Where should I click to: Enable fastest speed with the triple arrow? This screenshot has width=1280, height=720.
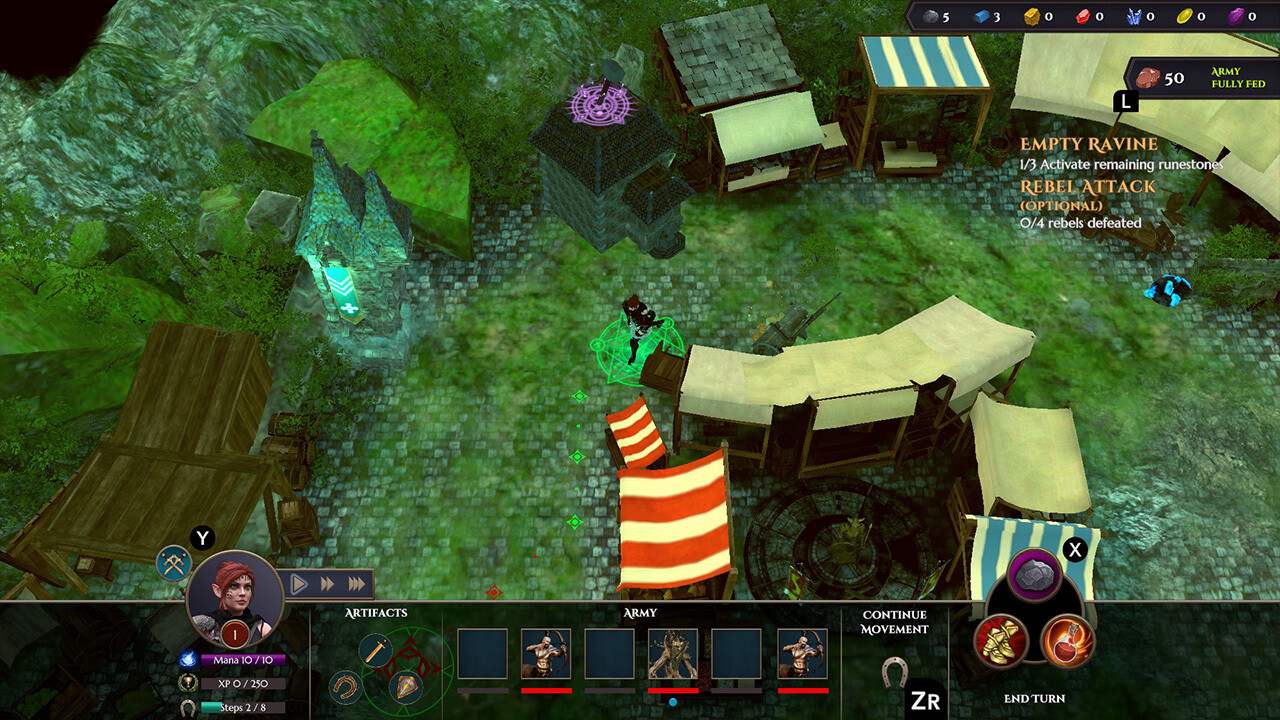pyautogui.click(x=356, y=584)
